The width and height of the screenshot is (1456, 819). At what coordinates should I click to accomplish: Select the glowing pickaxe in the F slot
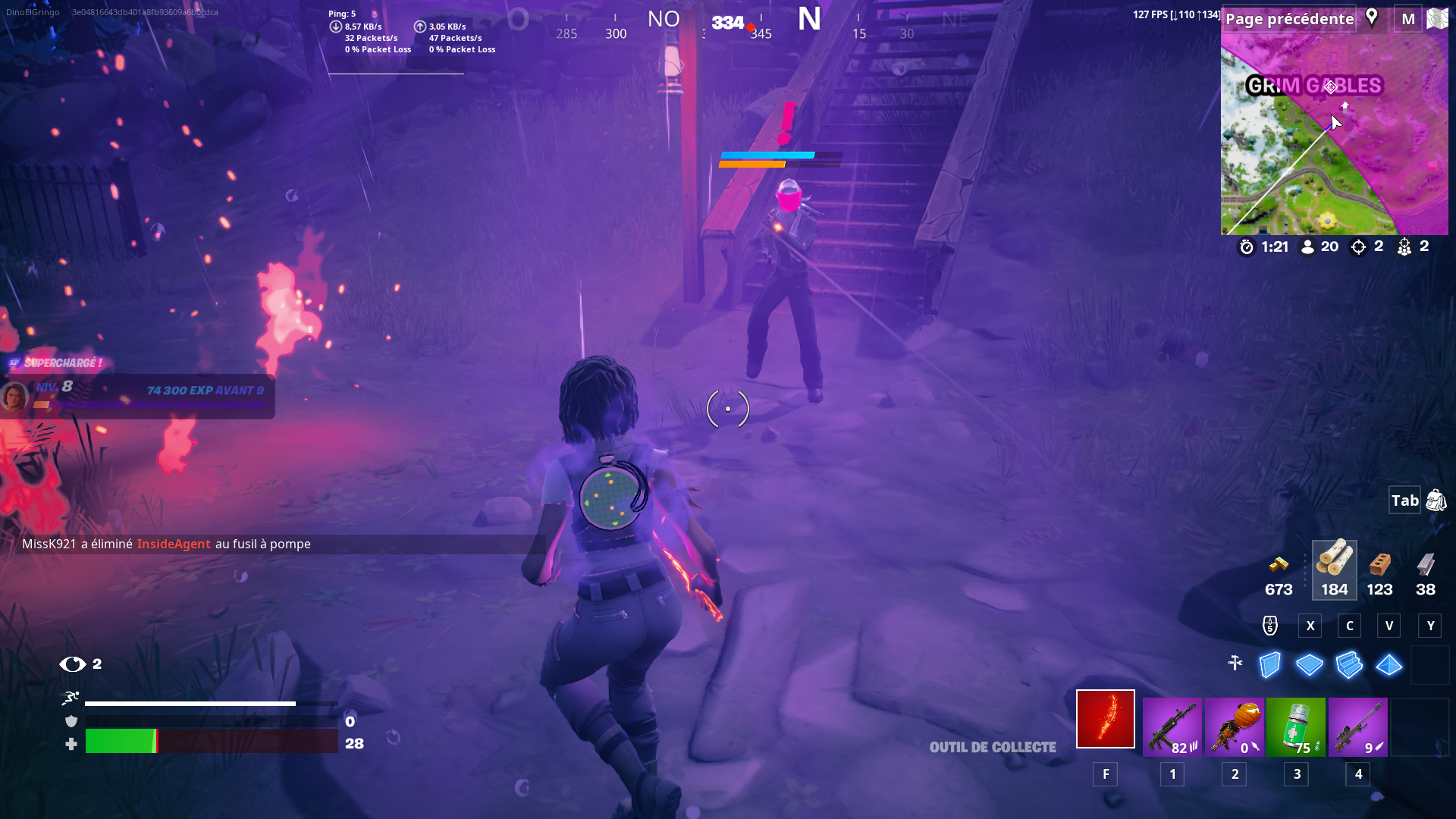click(x=1105, y=718)
